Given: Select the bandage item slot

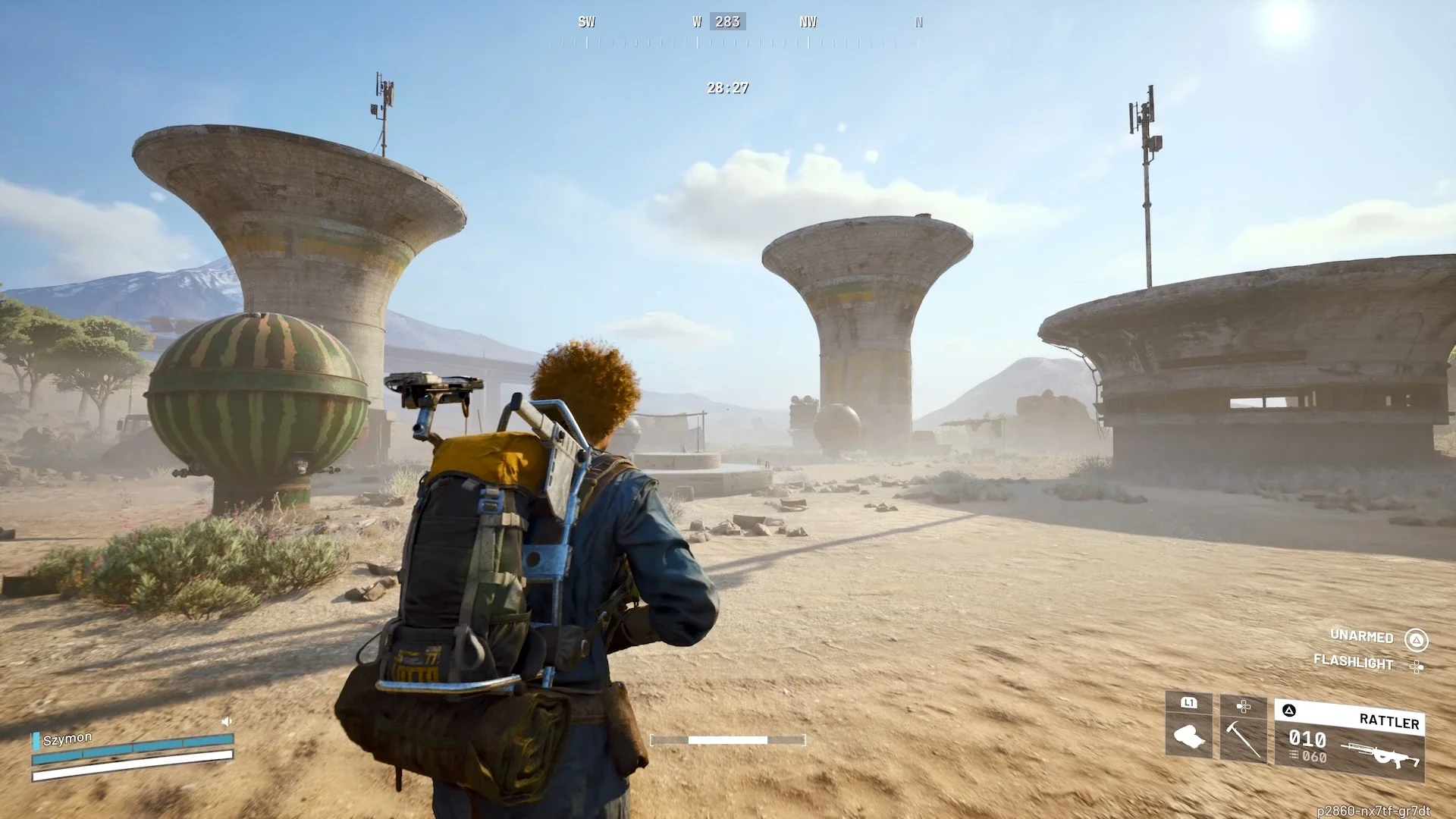Looking at the screenshot, I should click(x=1188, y=728).
